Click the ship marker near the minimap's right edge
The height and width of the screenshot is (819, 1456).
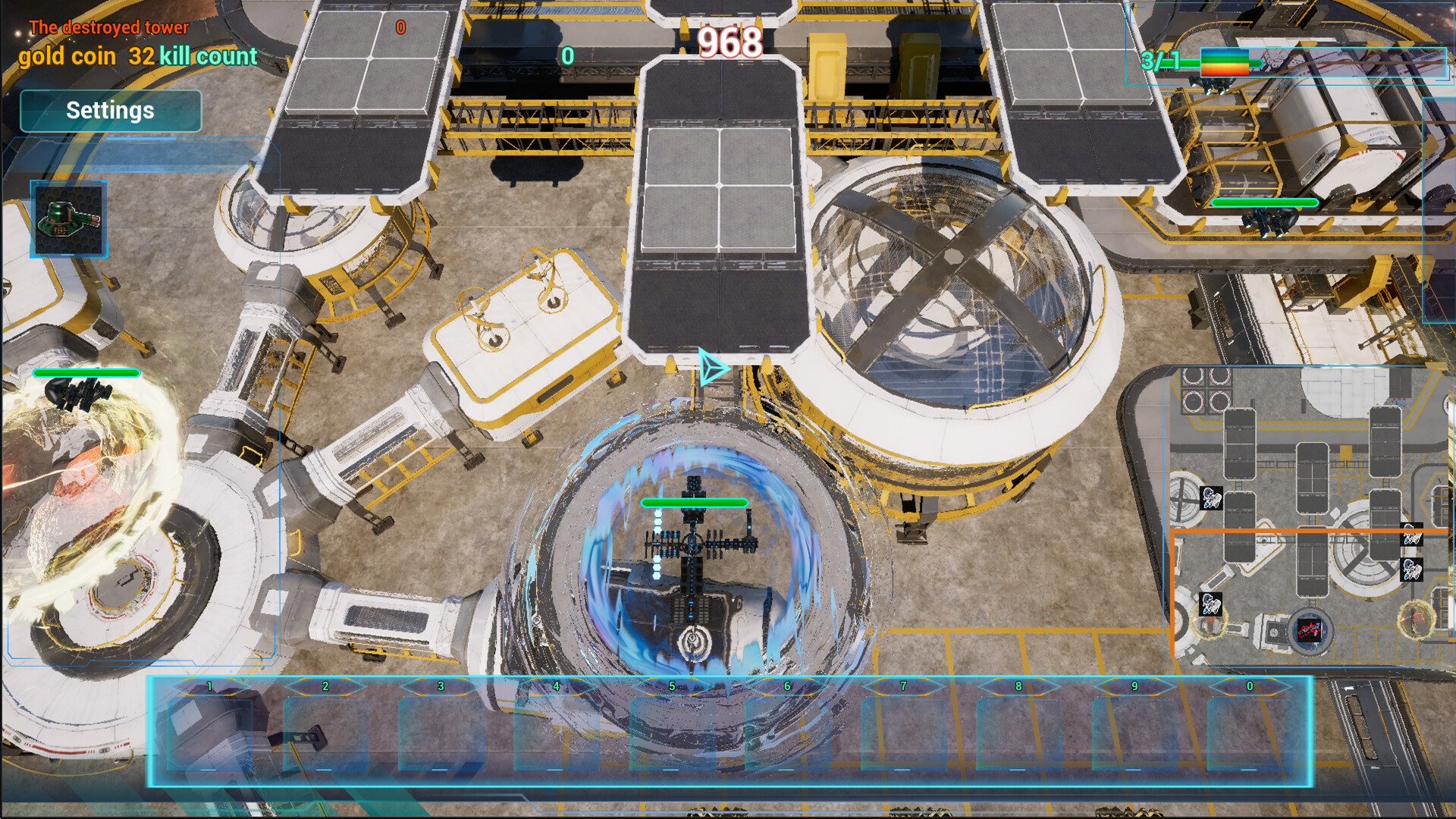[1412, 535]
